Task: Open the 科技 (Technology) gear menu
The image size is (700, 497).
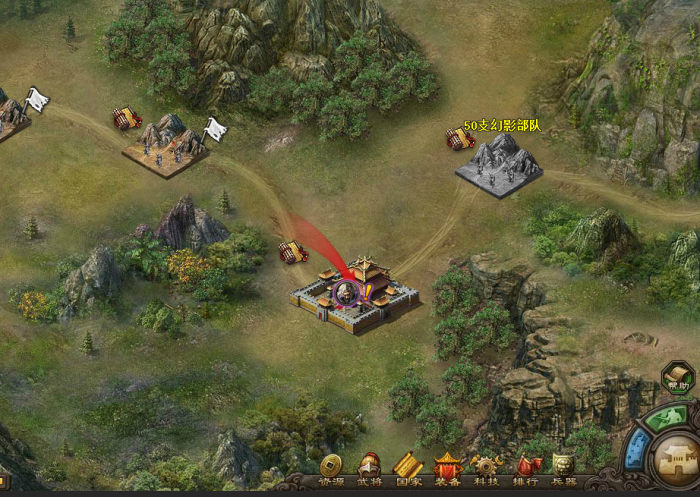Action: point(487,467)
